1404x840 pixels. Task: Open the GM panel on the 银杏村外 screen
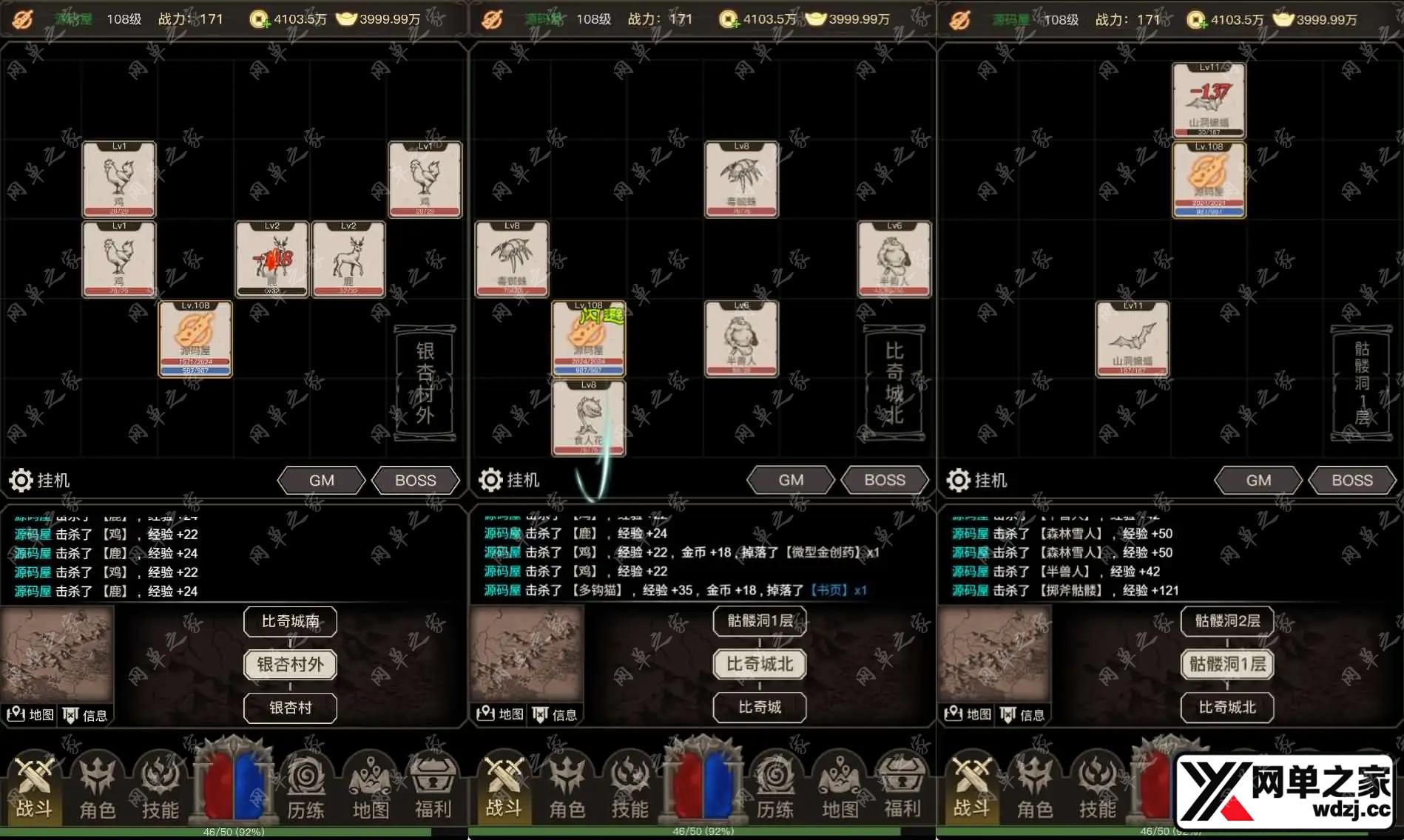[321, 481]
